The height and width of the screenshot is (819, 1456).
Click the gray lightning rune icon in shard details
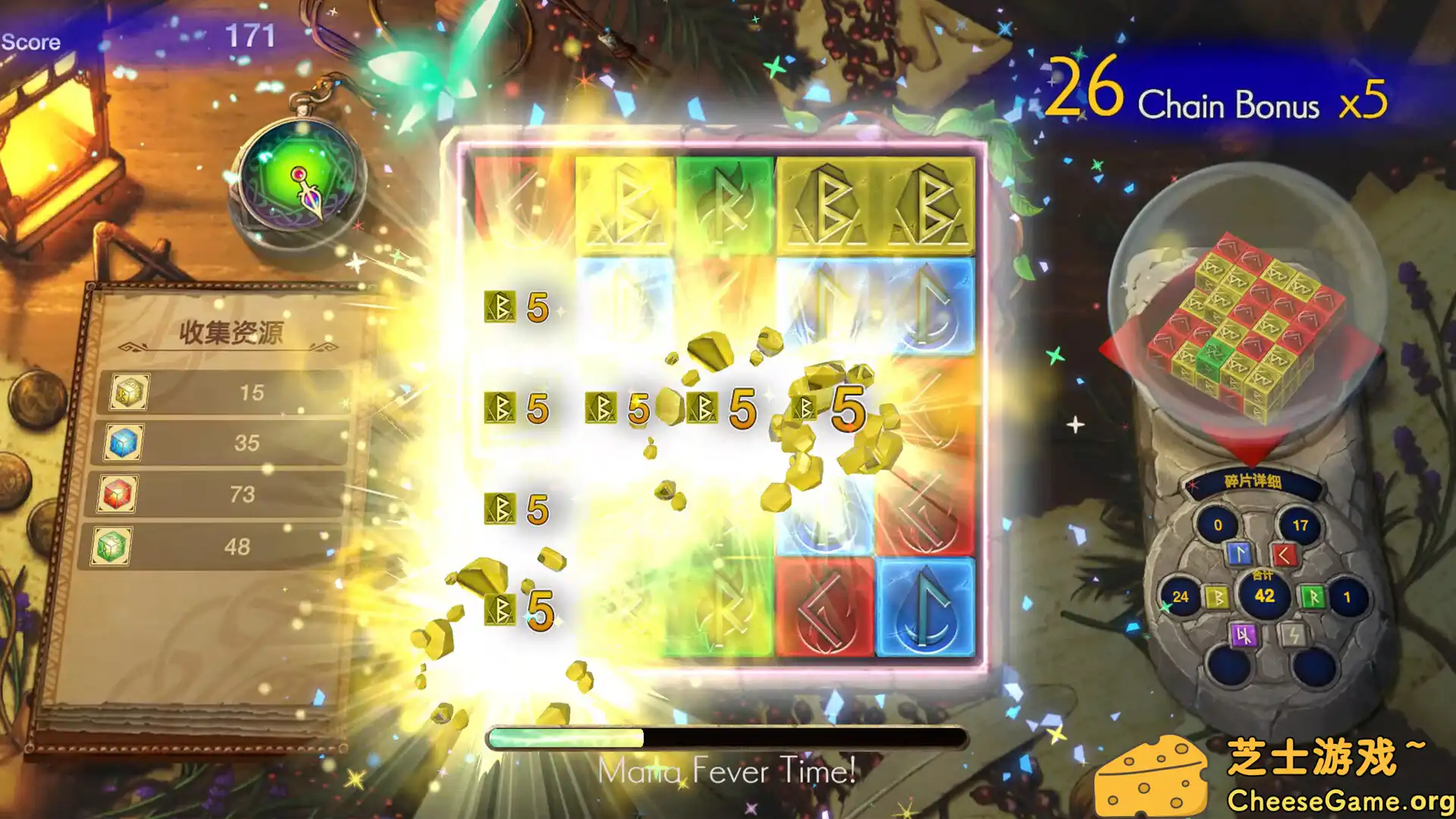click(1293, 636)
